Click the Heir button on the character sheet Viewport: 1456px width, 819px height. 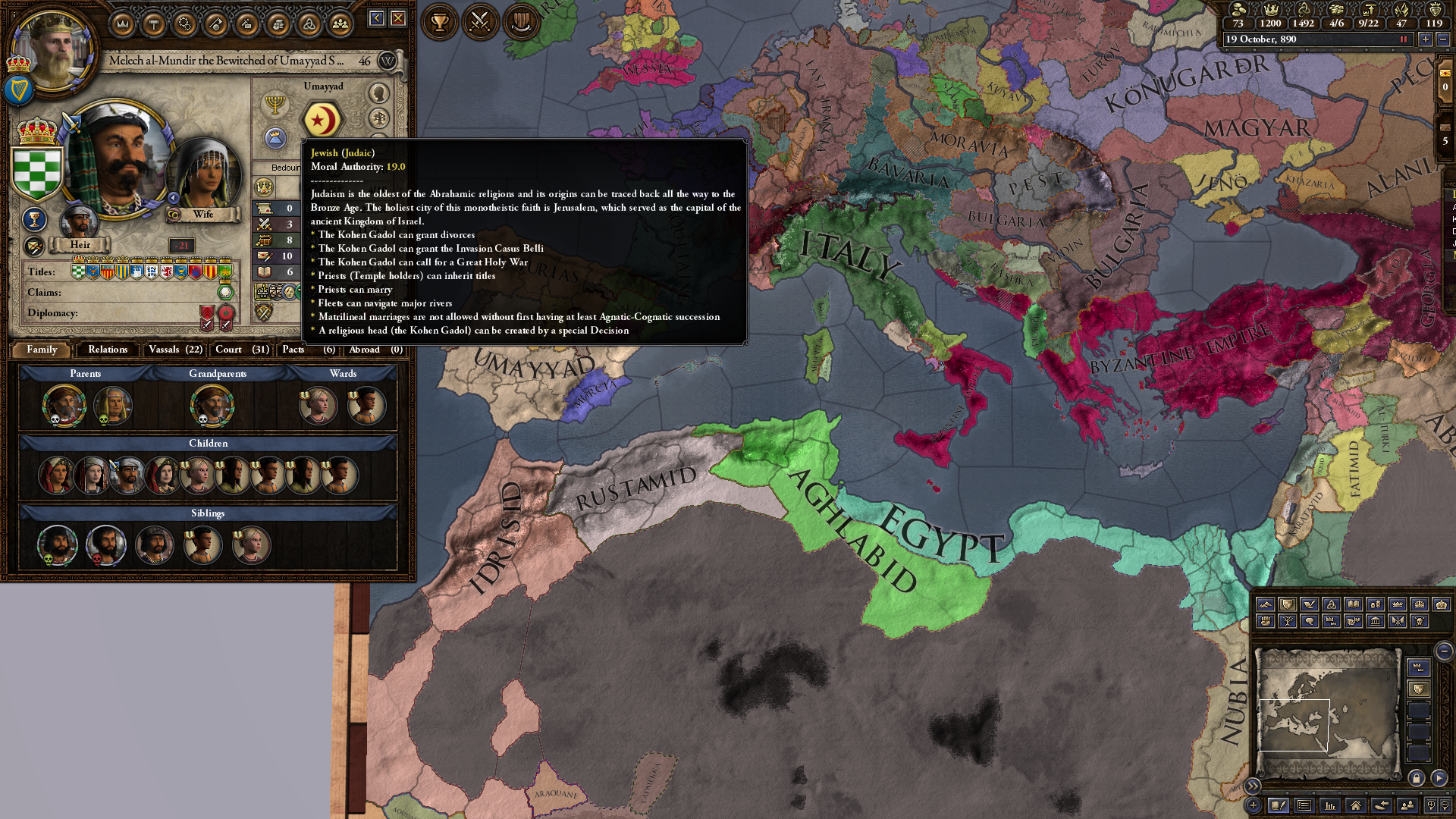(x=79, y=244)
